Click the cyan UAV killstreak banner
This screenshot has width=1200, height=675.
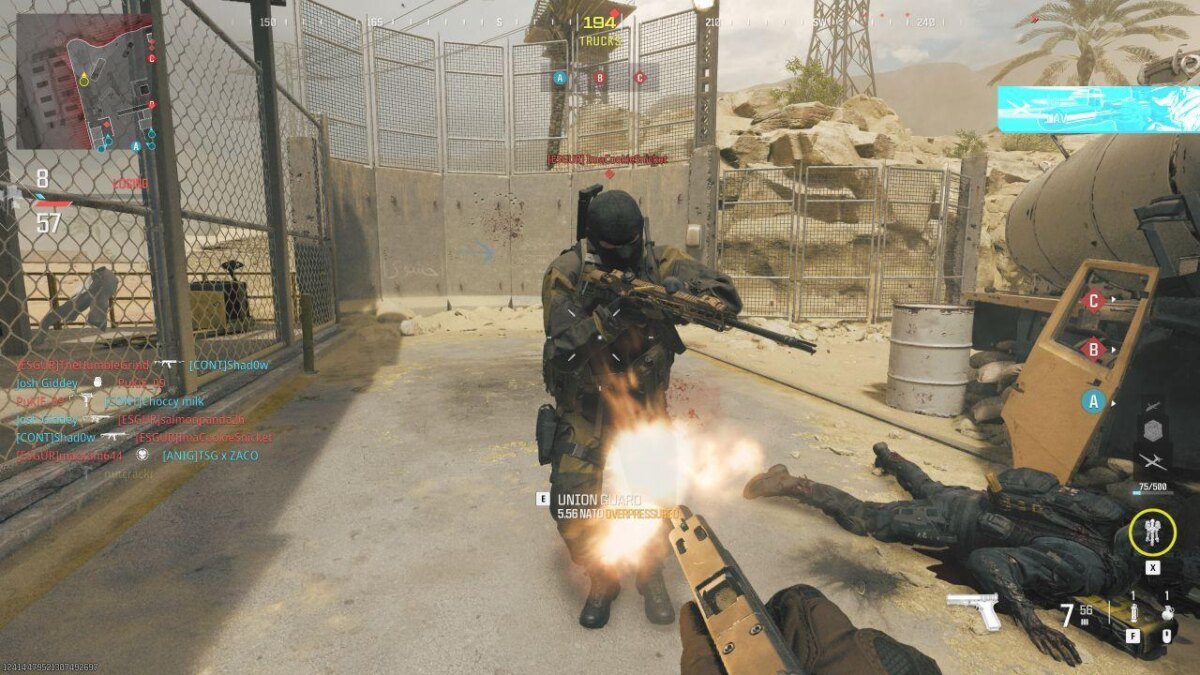pos(1097,109)
